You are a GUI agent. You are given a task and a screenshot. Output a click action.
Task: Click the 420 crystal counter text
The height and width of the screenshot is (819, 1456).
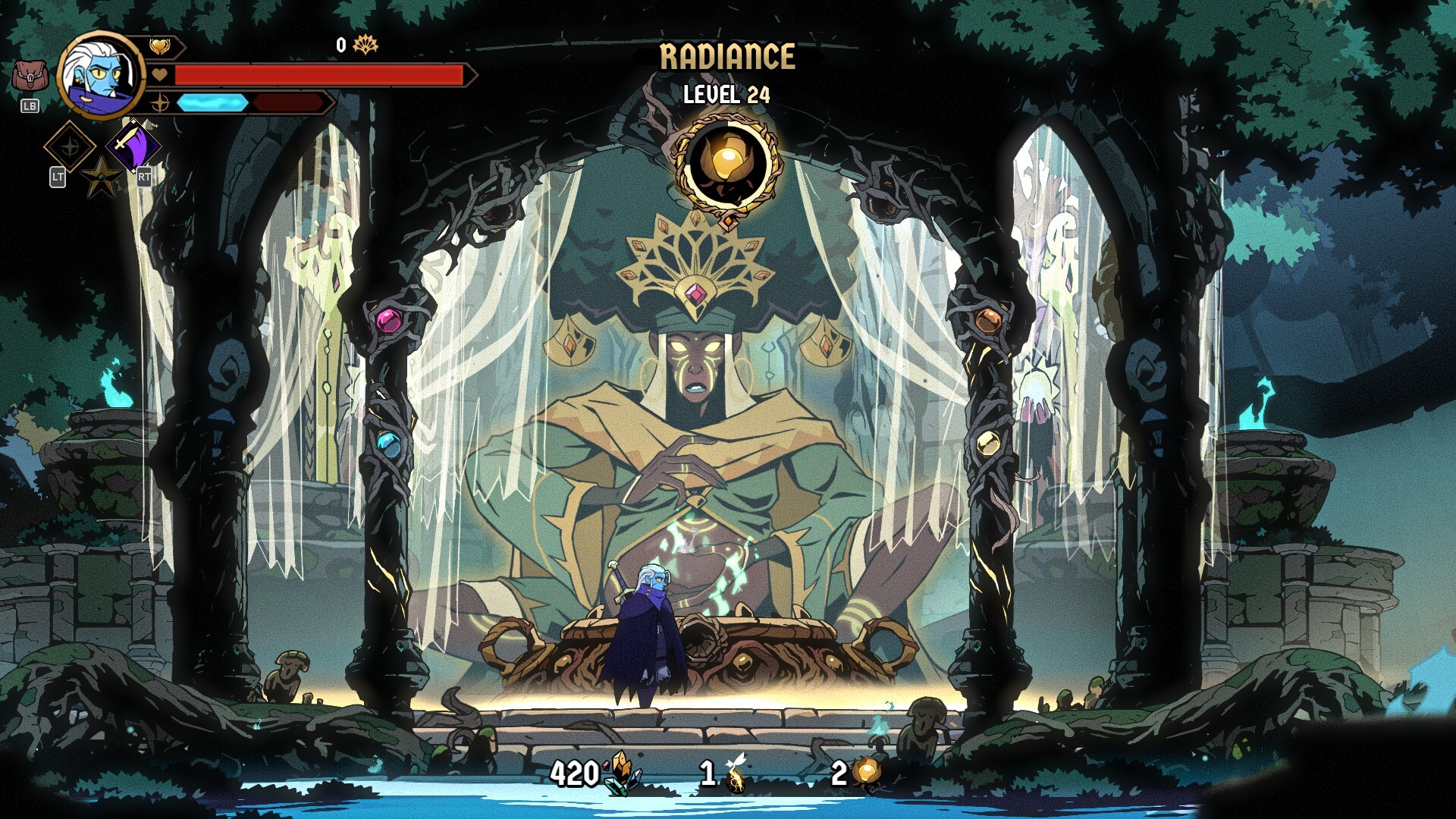point(578,774)
